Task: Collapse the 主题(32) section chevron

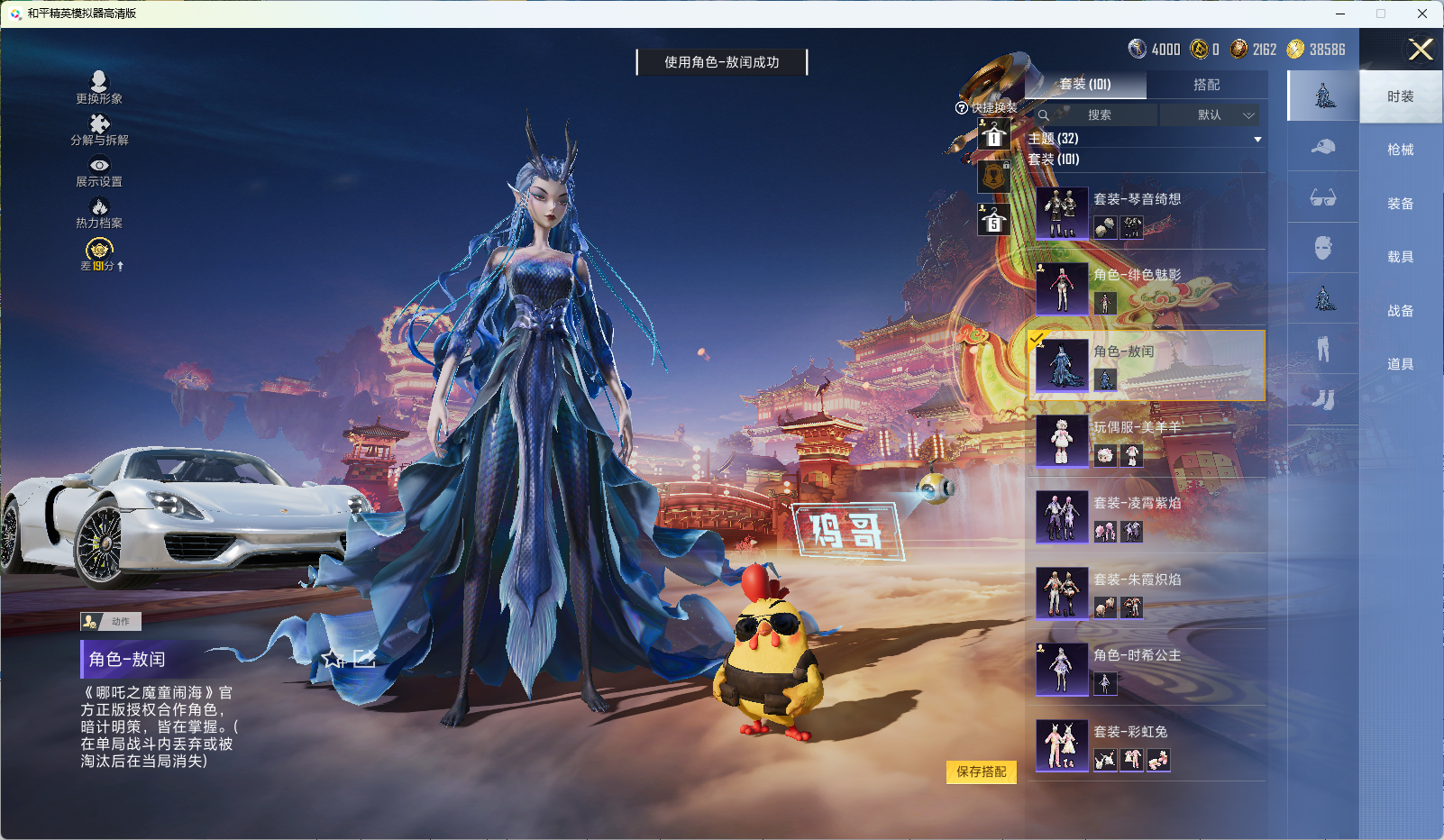Action: pyautogui.click(x=1257, y=139)
